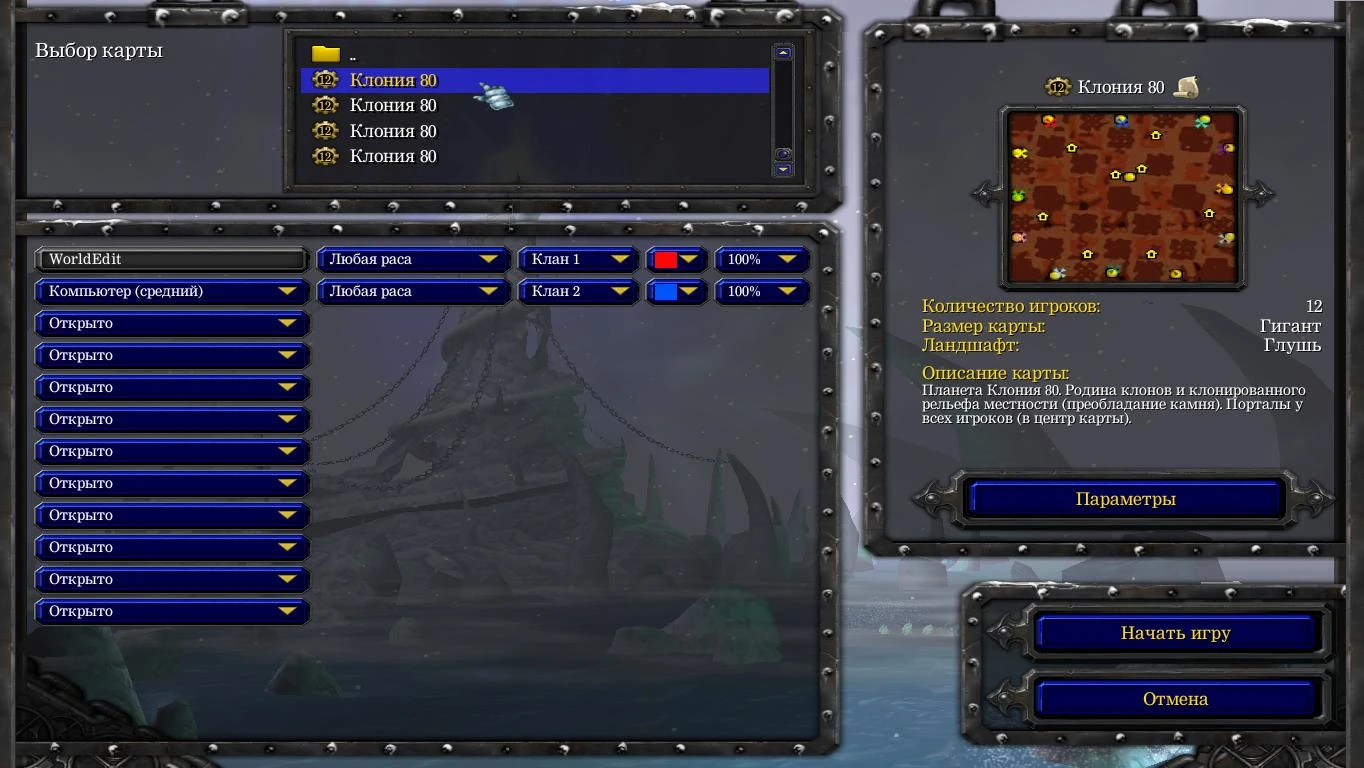
Task: Click the 12-player icon beside the first Клония 80 map
Action: (x=325, y=80)
